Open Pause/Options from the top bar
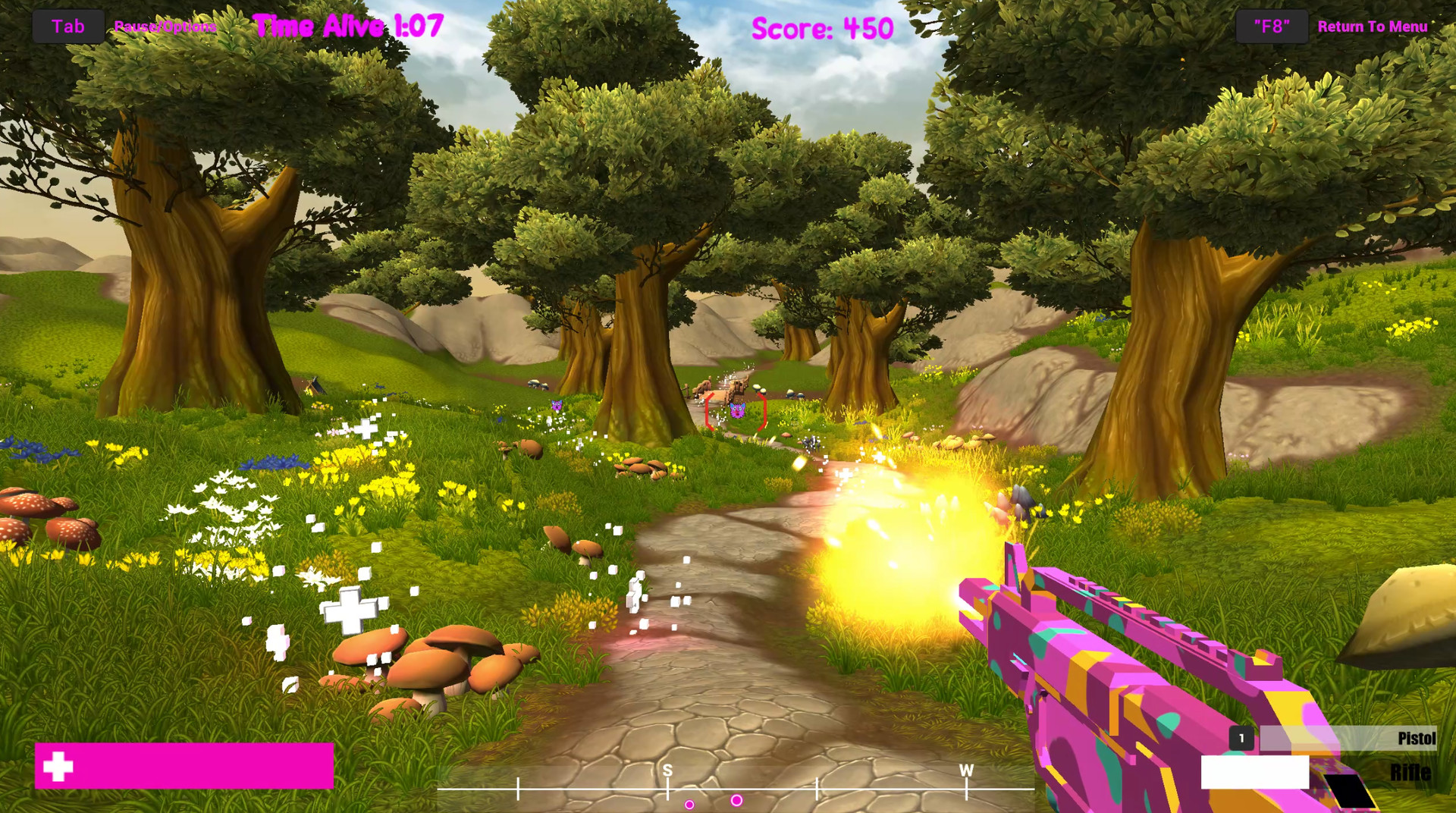The image size is (1456, 813). pos(166,25)
